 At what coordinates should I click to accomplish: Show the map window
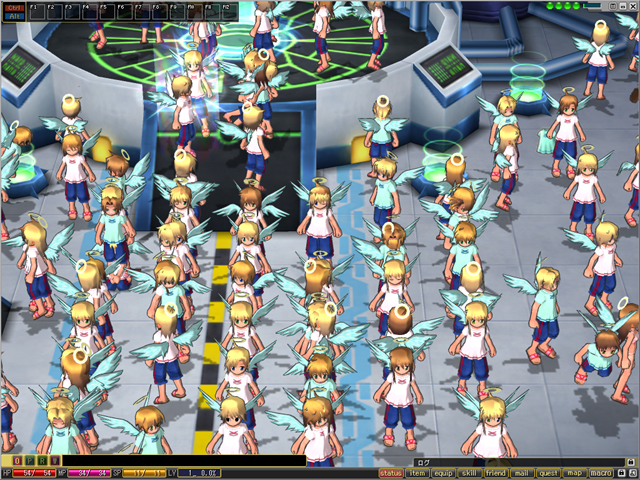574,473
